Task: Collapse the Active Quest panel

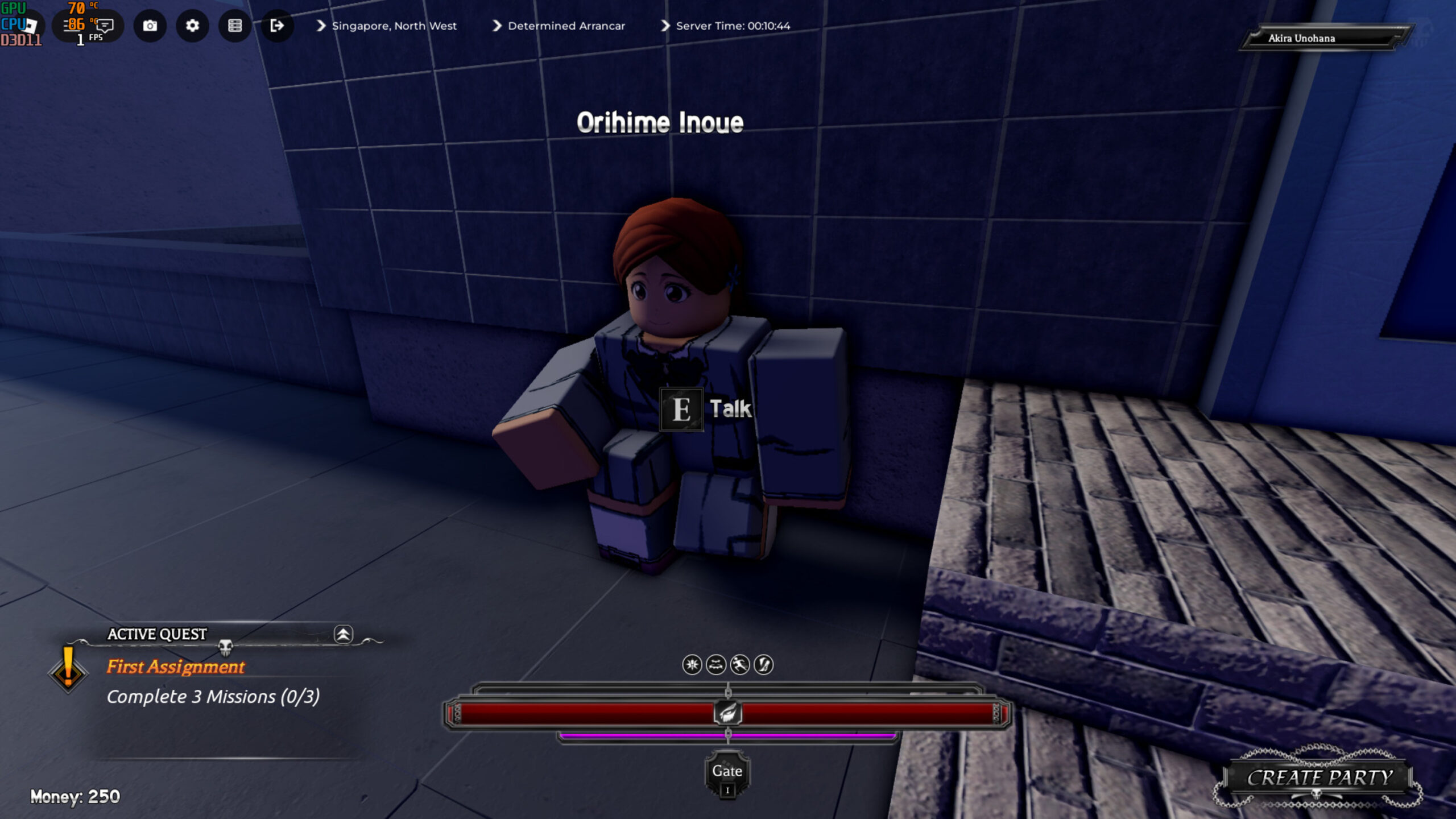Action: tap(343, 634)
